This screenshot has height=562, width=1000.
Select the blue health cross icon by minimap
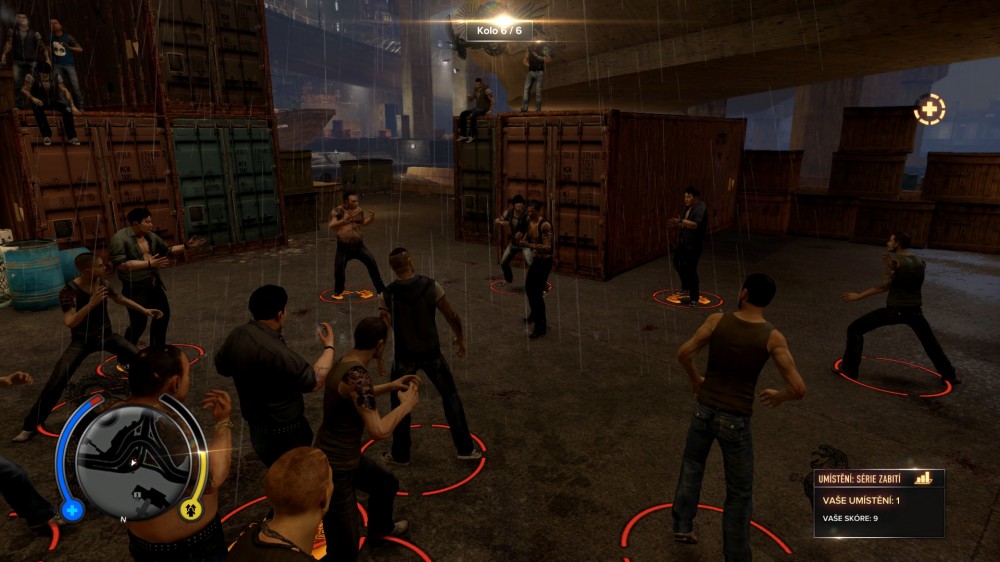72,510
